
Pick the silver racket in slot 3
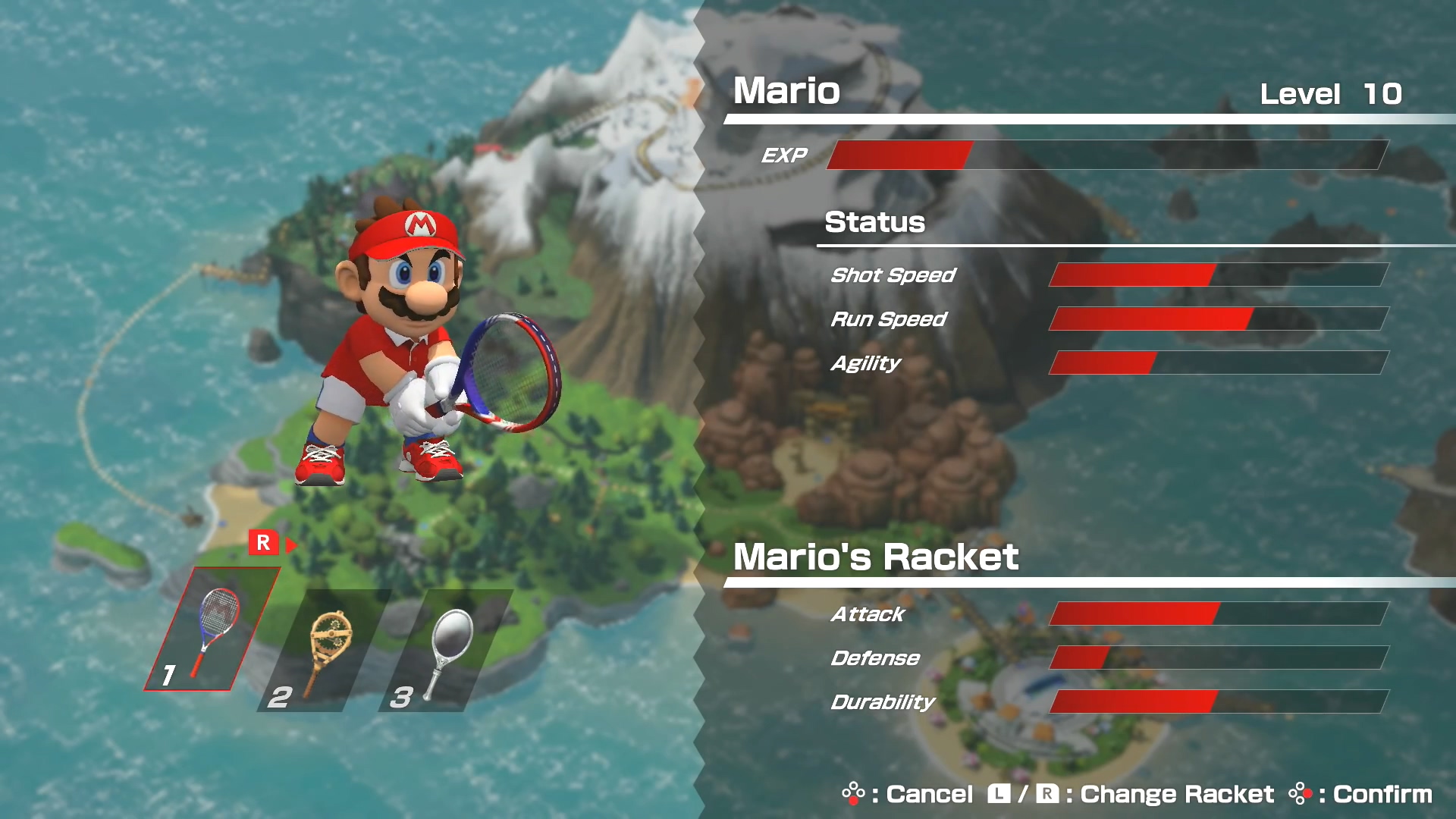tap(447, 651)
